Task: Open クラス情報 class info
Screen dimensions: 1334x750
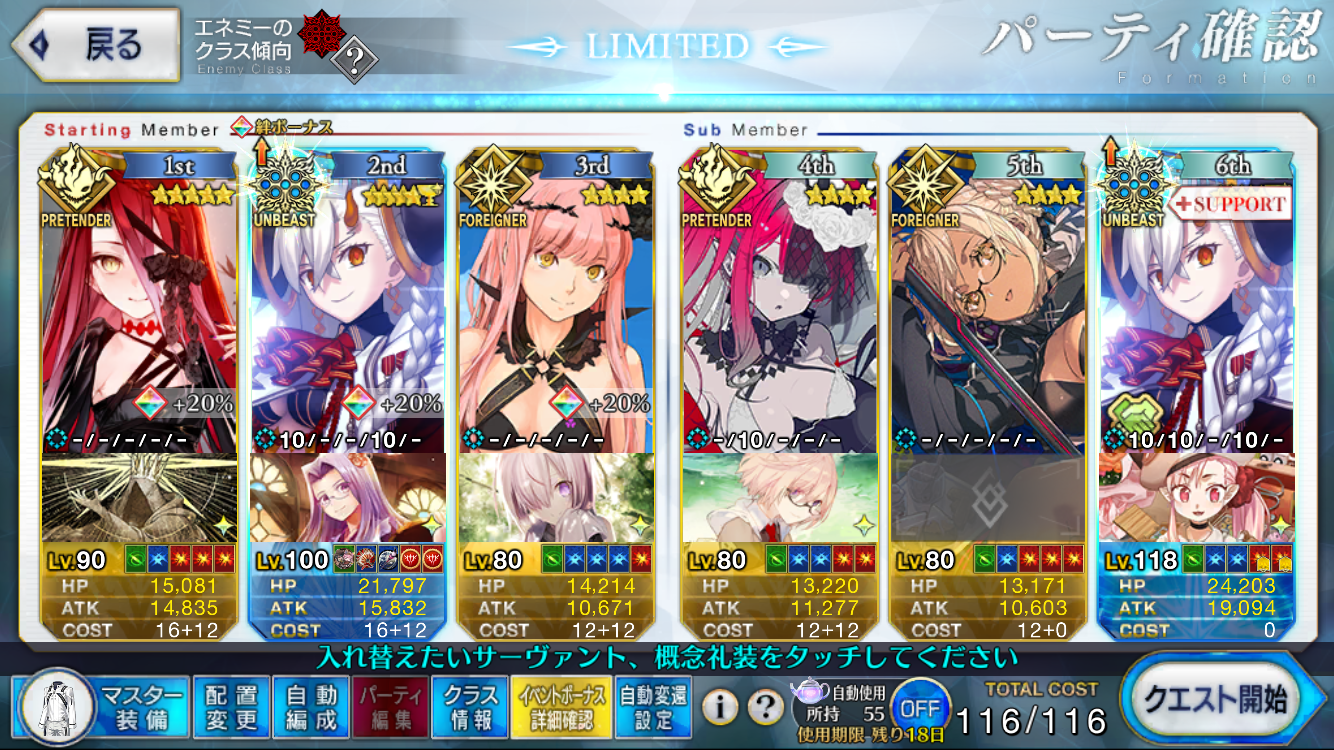Action: pyautogui.click(x=470, y=707)
